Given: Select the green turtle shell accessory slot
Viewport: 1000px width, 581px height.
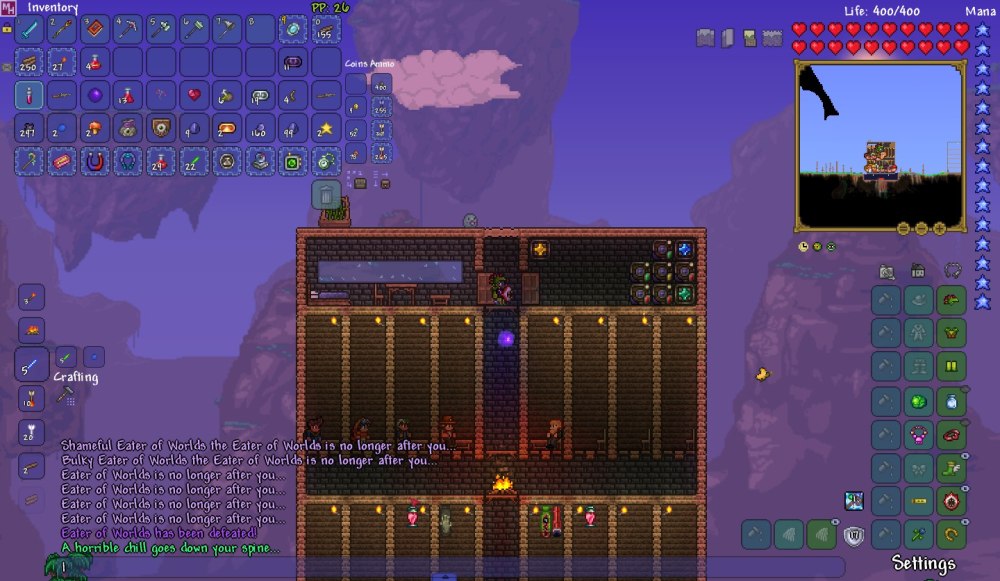Looking at the screenshot, I should pyautogui.click(x=919, y=402).
